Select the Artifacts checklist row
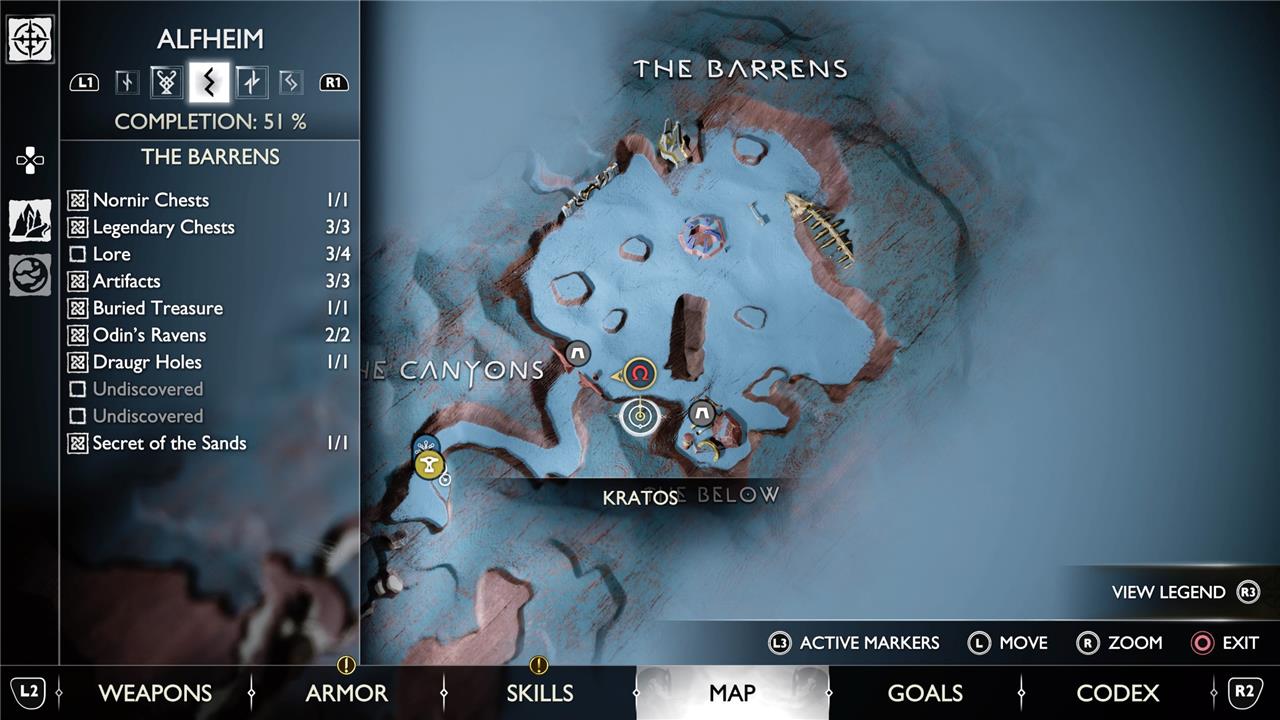 click(126, 281)
